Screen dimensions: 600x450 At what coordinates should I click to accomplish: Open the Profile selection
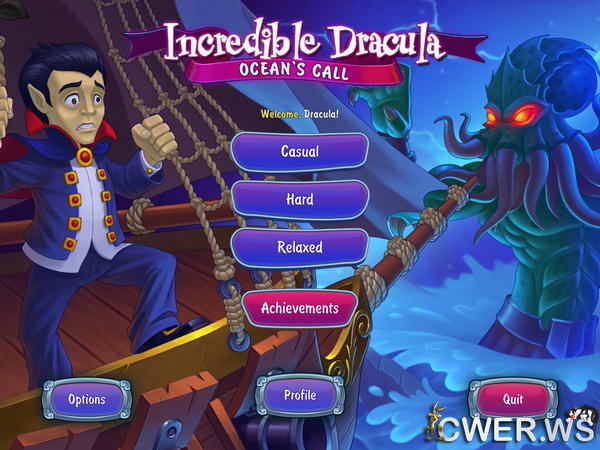pyautogui.click(x=300, y=395)
